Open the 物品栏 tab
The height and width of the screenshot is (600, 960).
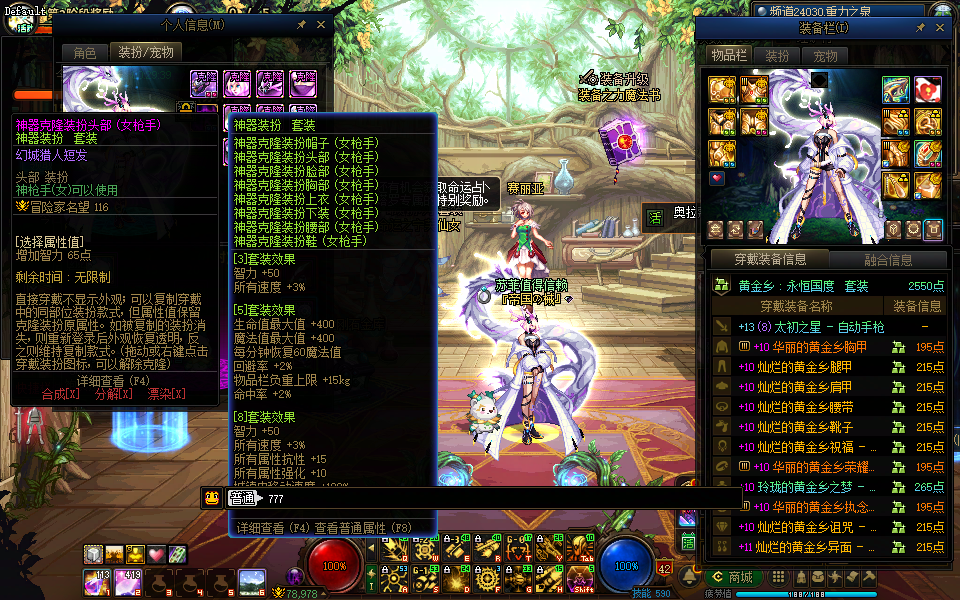point(729,56)
